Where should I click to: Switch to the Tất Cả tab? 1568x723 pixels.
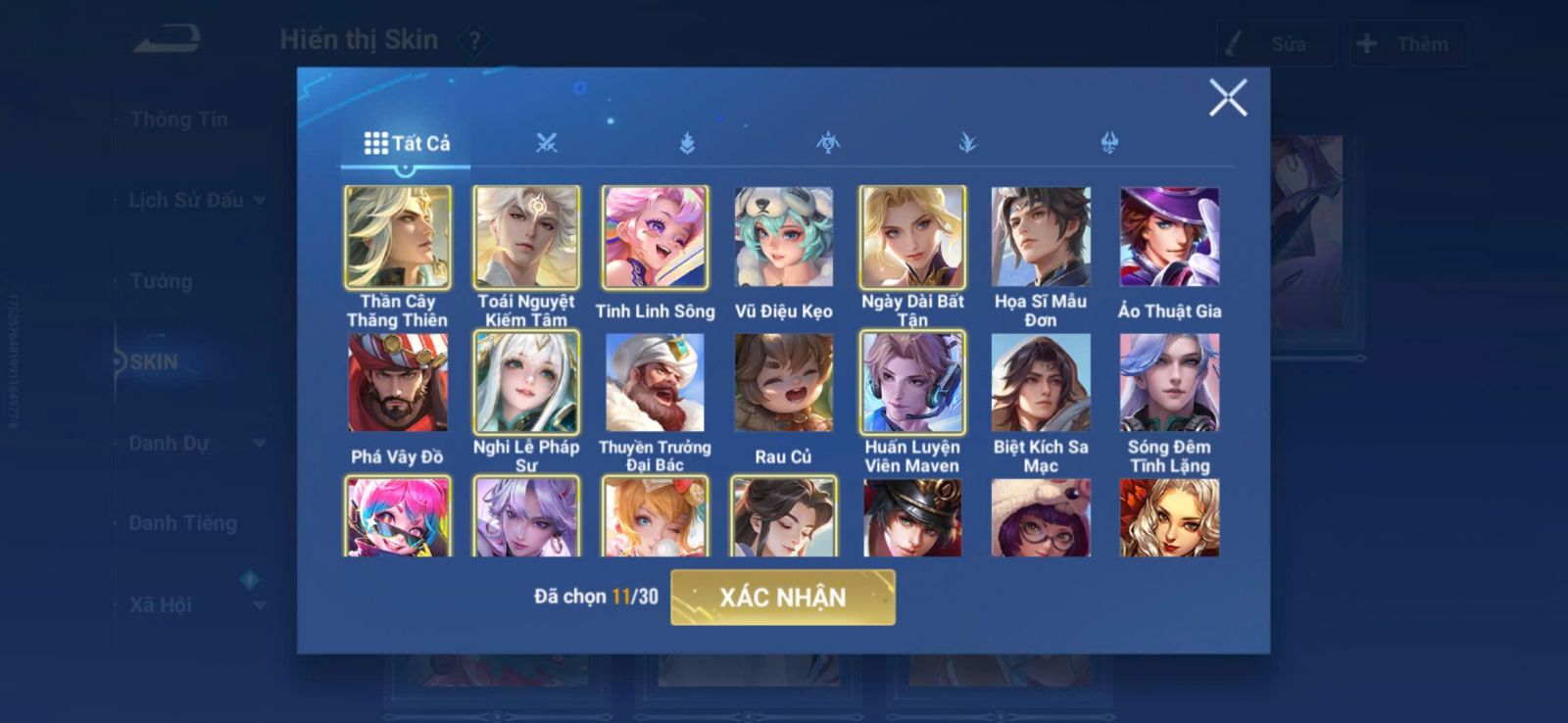pos(407,143)
